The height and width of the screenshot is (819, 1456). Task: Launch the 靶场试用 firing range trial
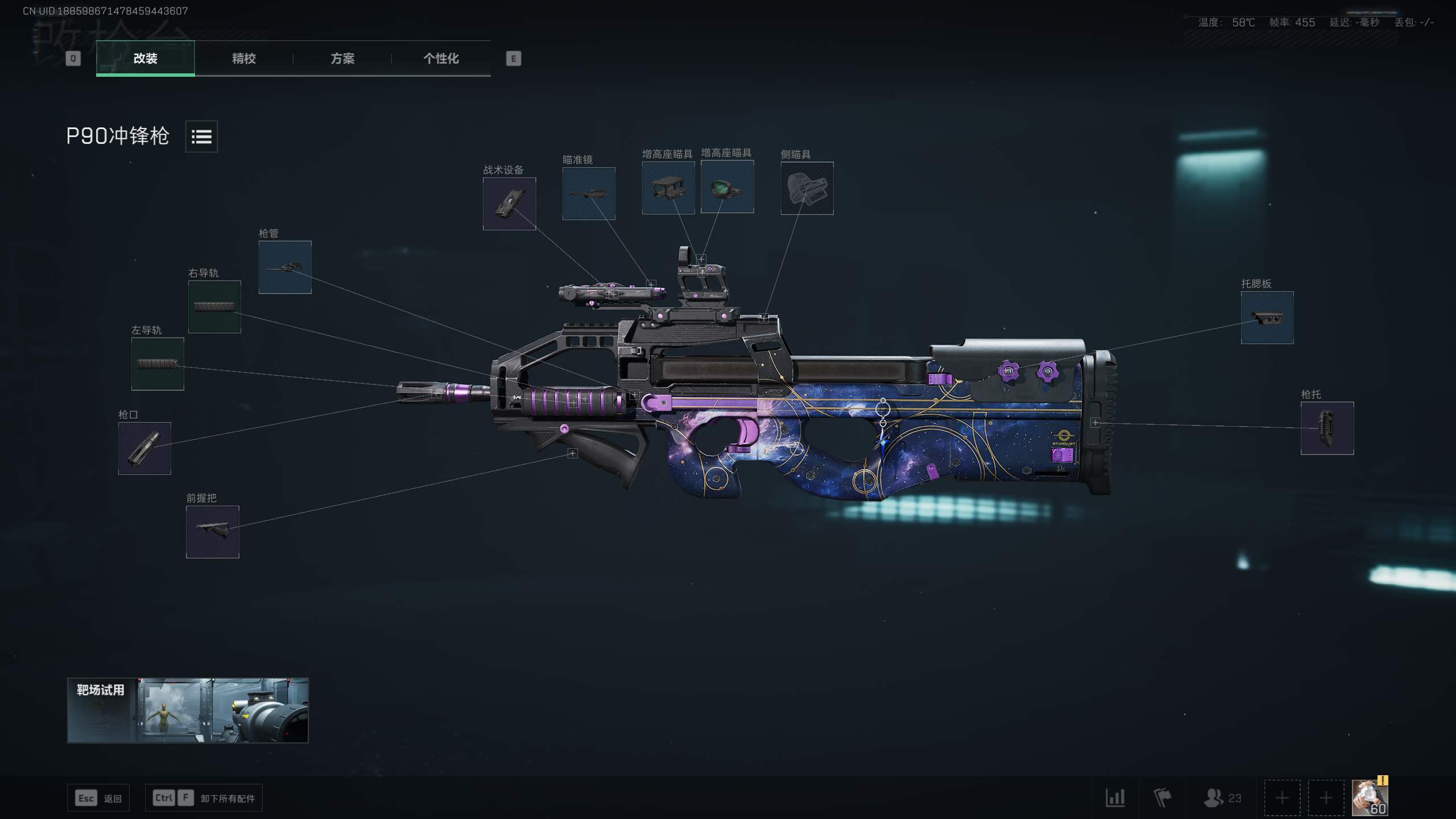(188, 710)
